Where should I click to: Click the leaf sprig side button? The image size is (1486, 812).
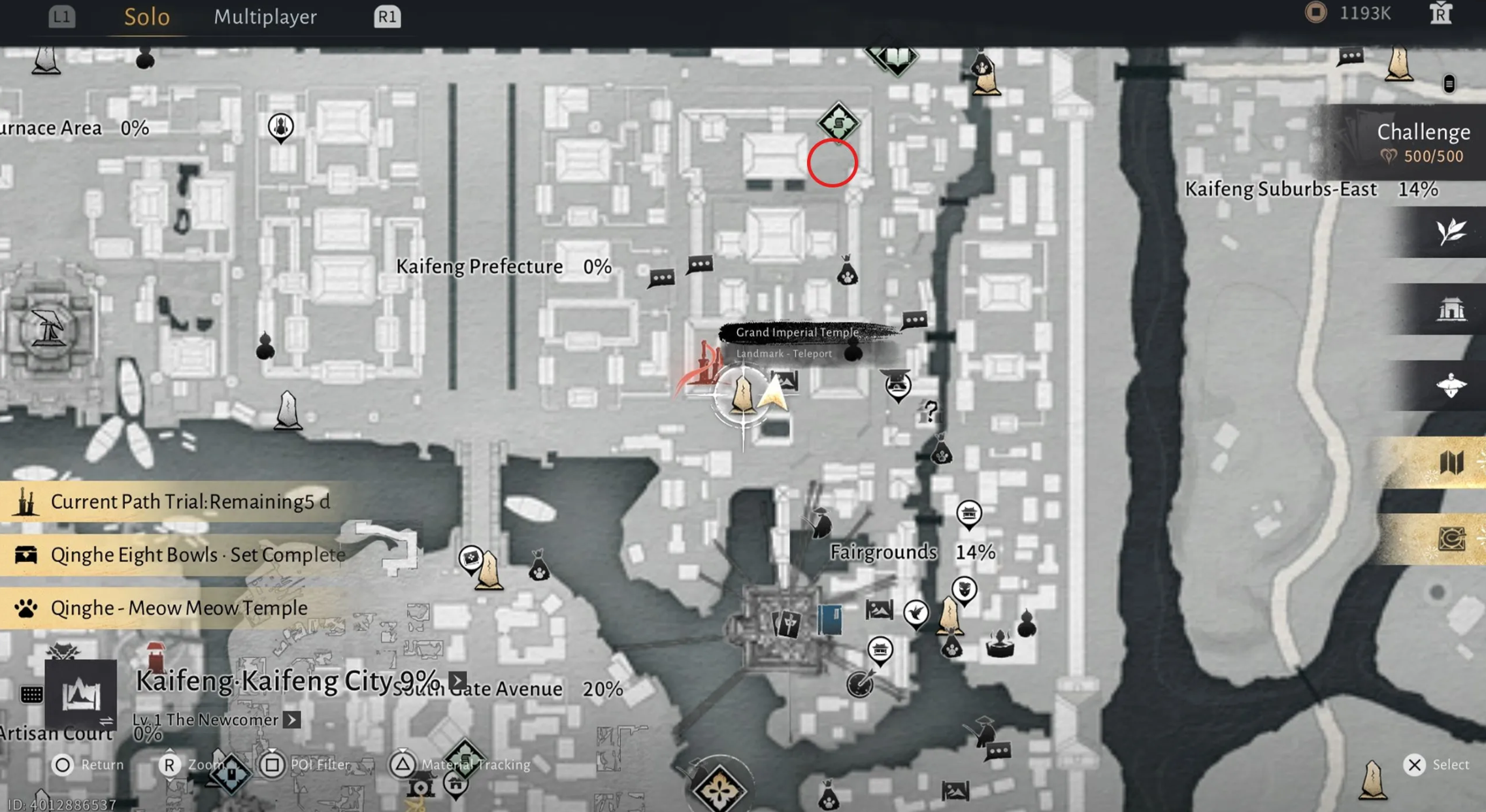[x=1451, y=232]
